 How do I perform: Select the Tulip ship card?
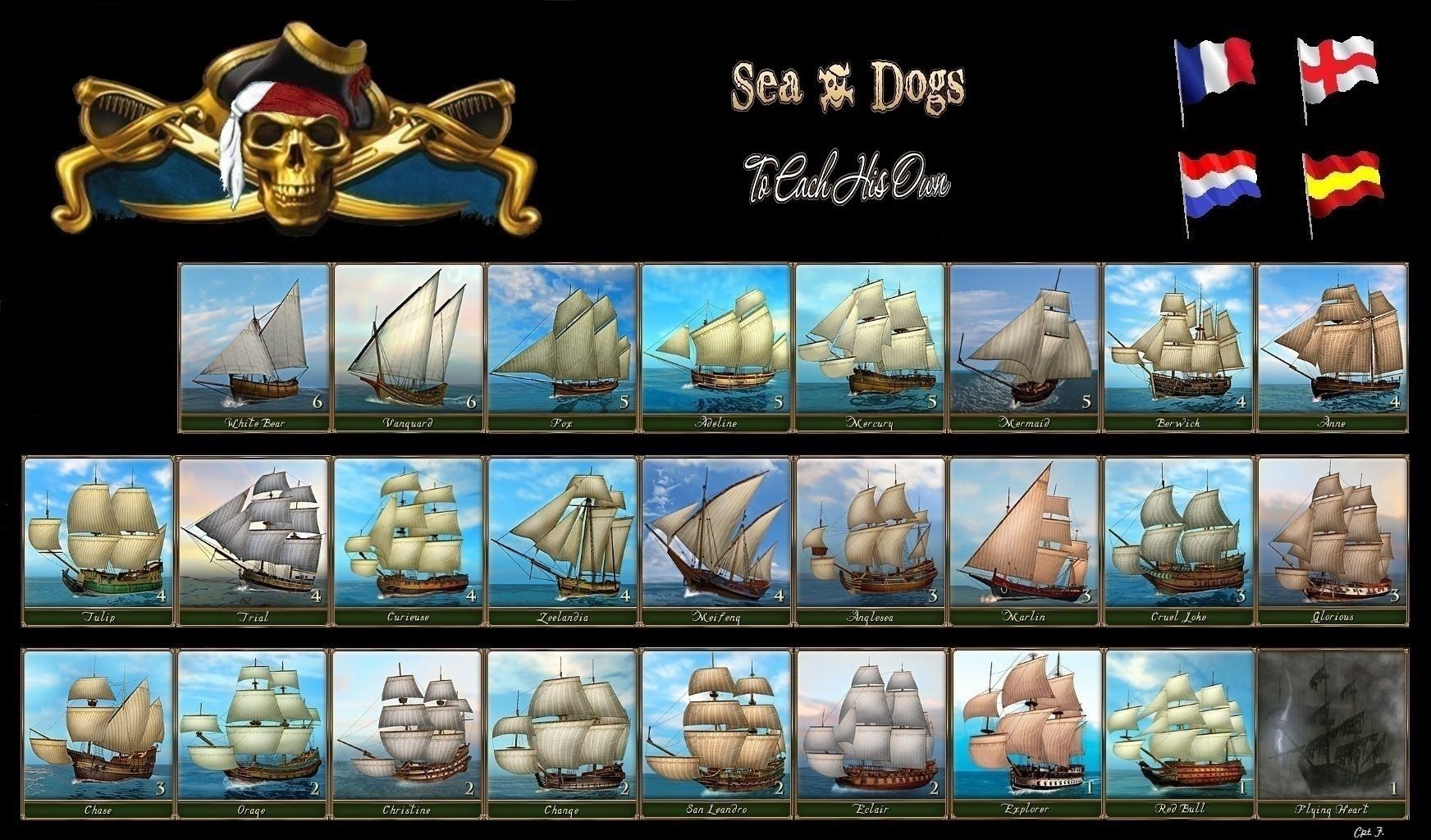98,540
